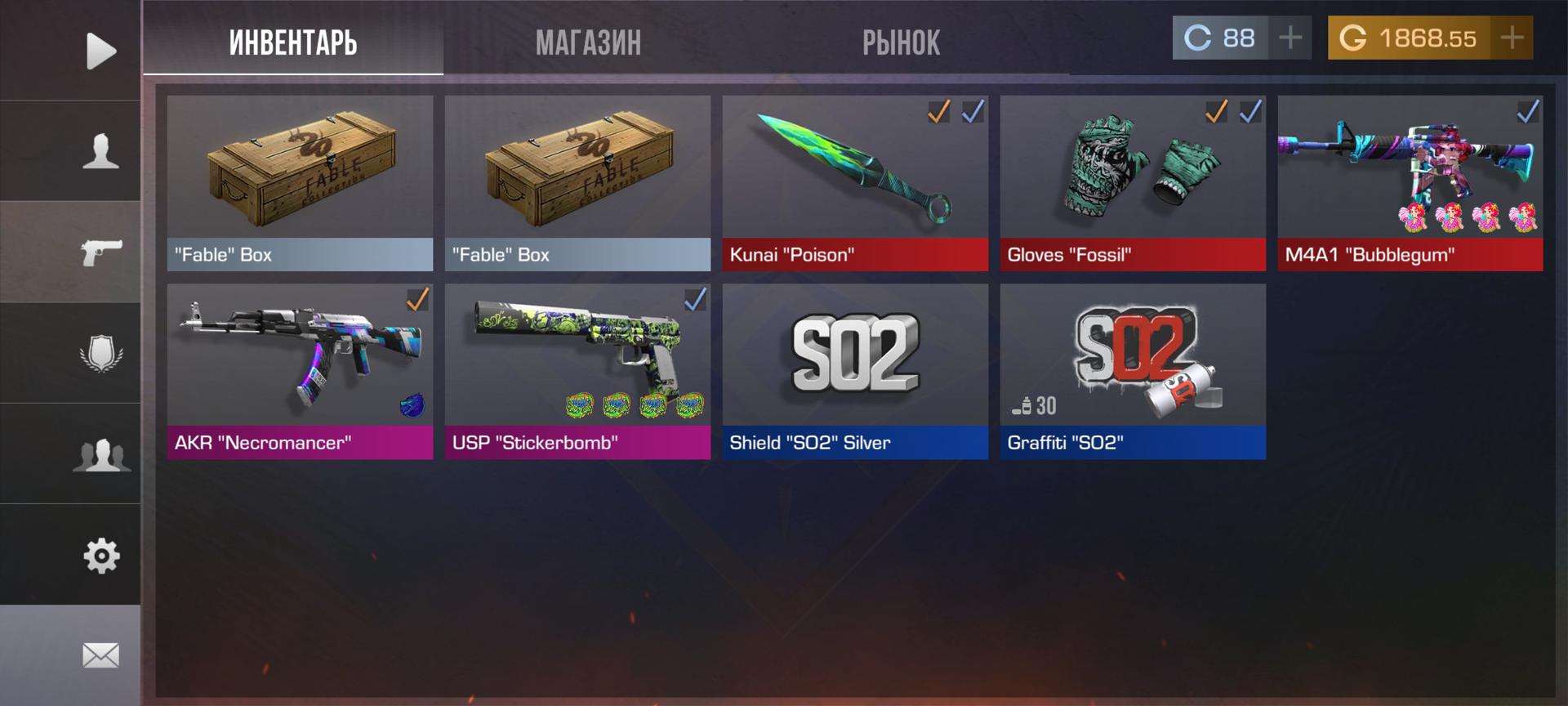
Task: Select the Kunai "Poison" item
Action: 855,183
